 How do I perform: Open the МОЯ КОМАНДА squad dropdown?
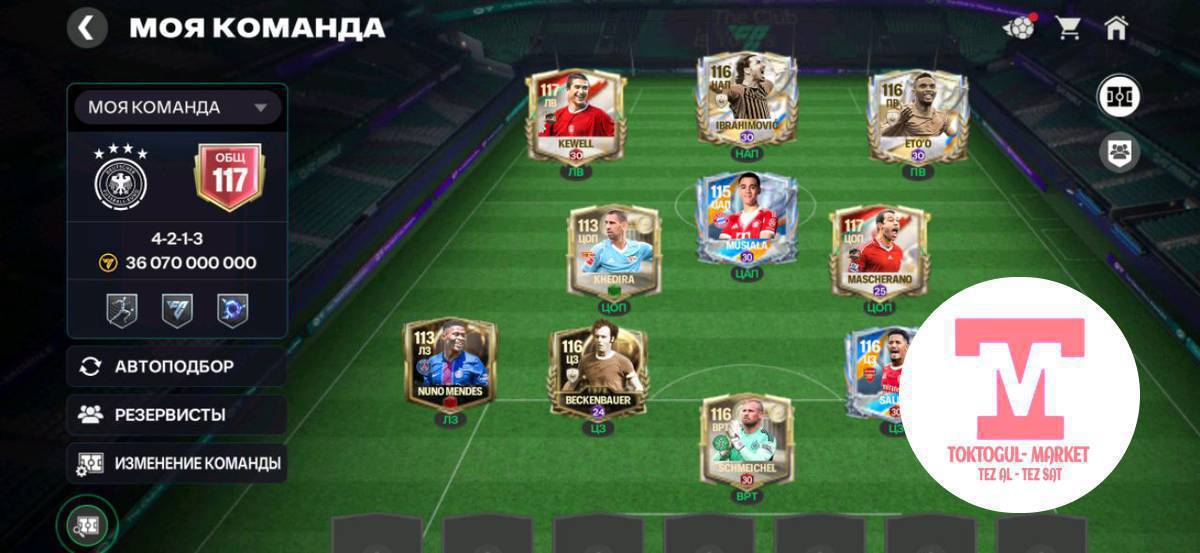point(178,107)
